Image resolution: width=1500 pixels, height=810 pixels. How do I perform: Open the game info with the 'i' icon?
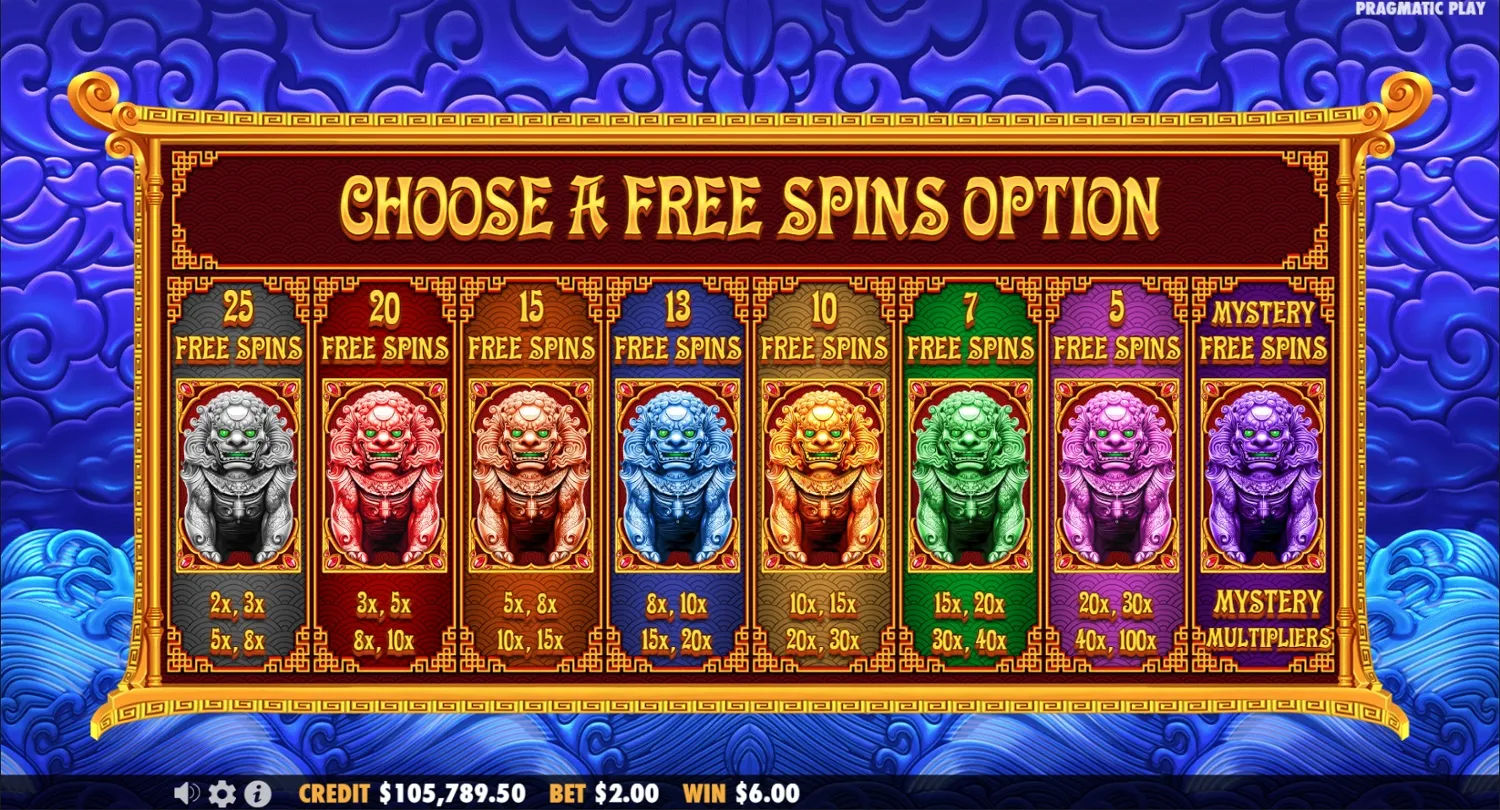(257, 793)
